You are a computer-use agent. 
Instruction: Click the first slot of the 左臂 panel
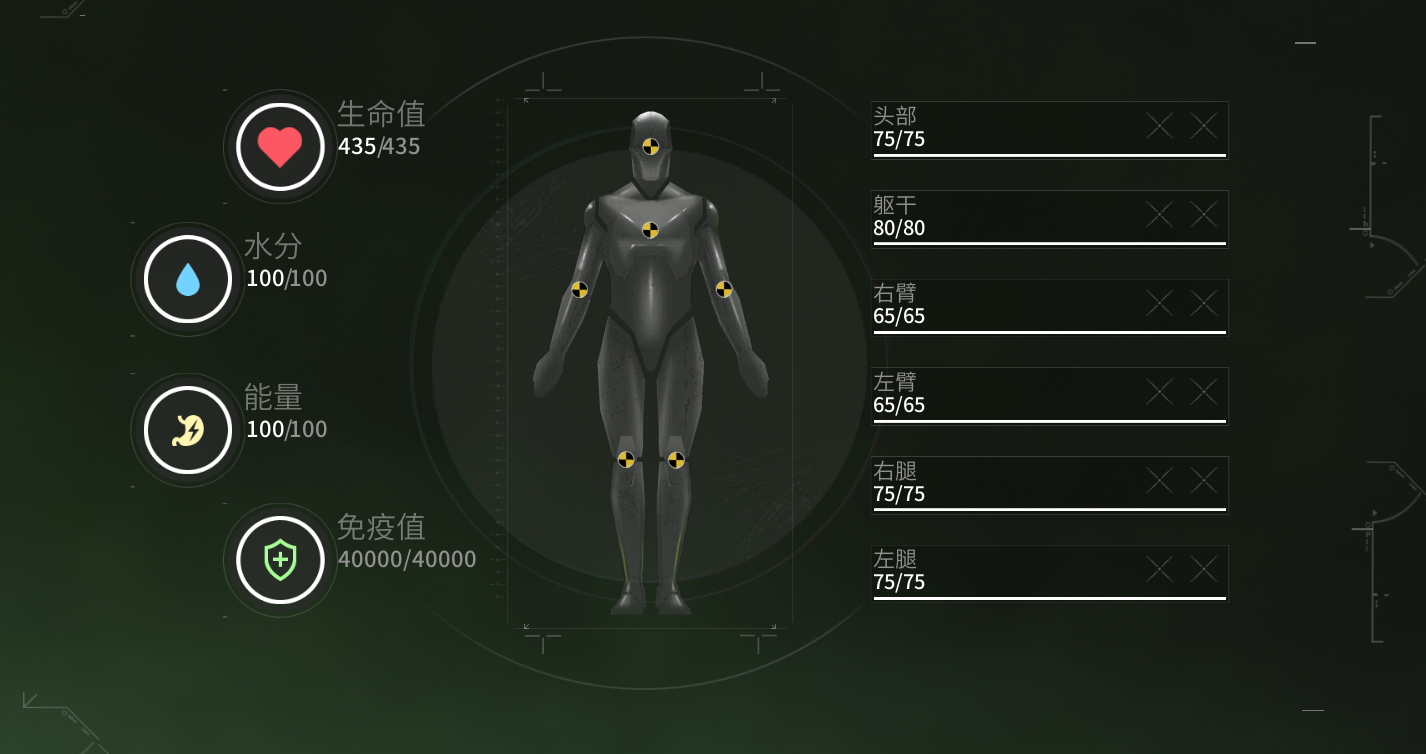click(x=1157, y=391)
